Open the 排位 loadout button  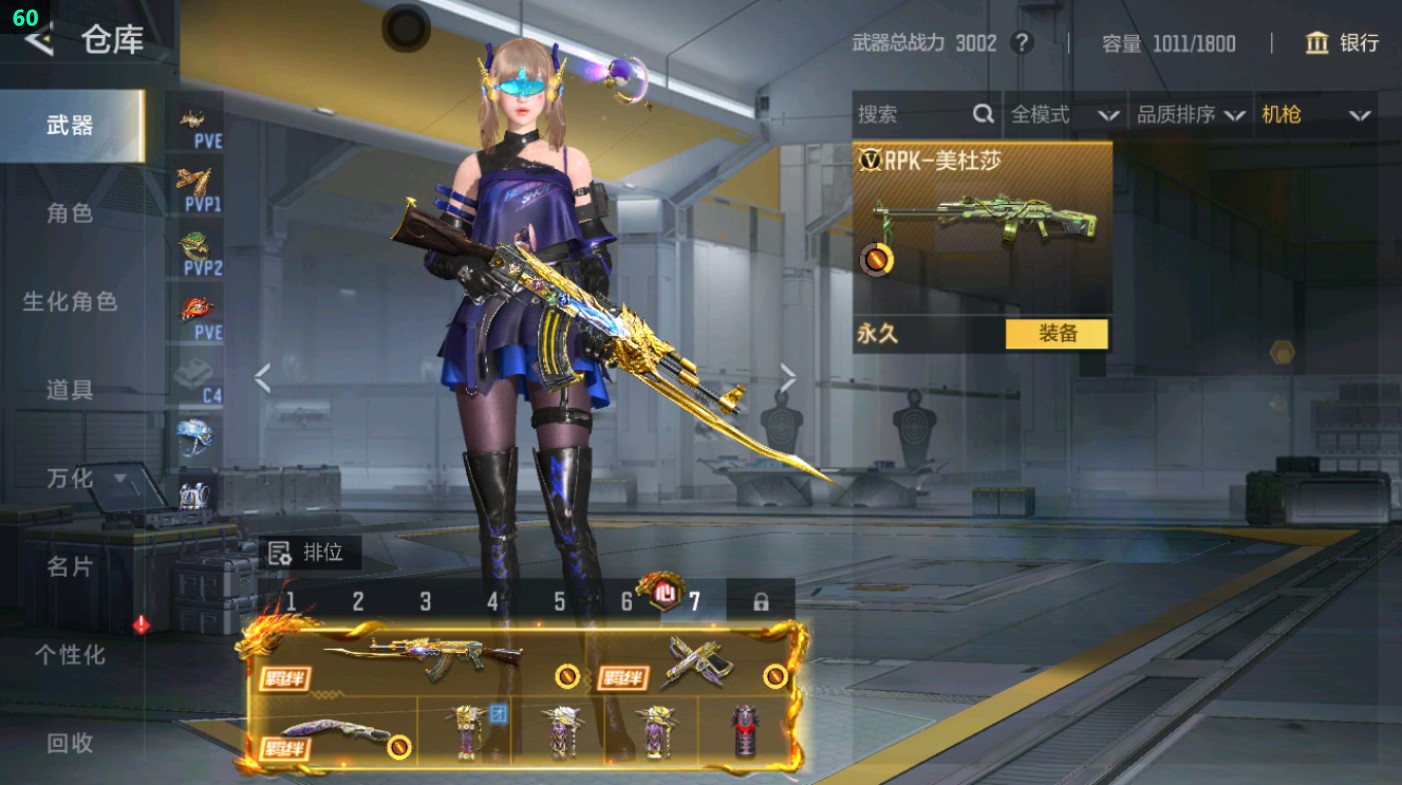[308, 552]
